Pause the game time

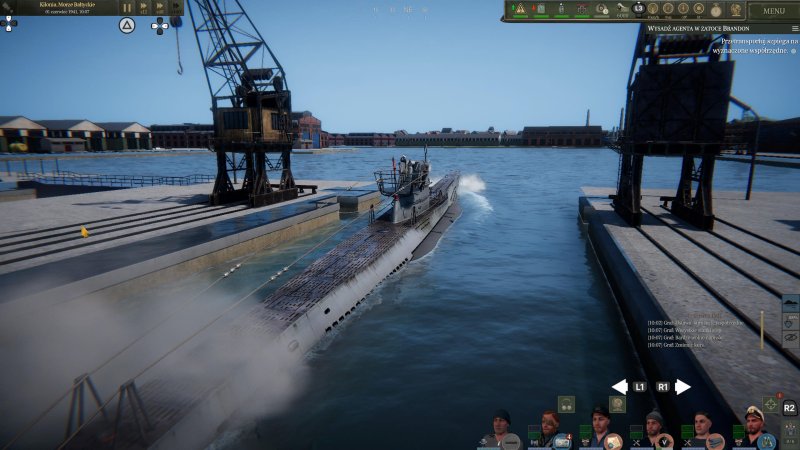tap(127, 7)
